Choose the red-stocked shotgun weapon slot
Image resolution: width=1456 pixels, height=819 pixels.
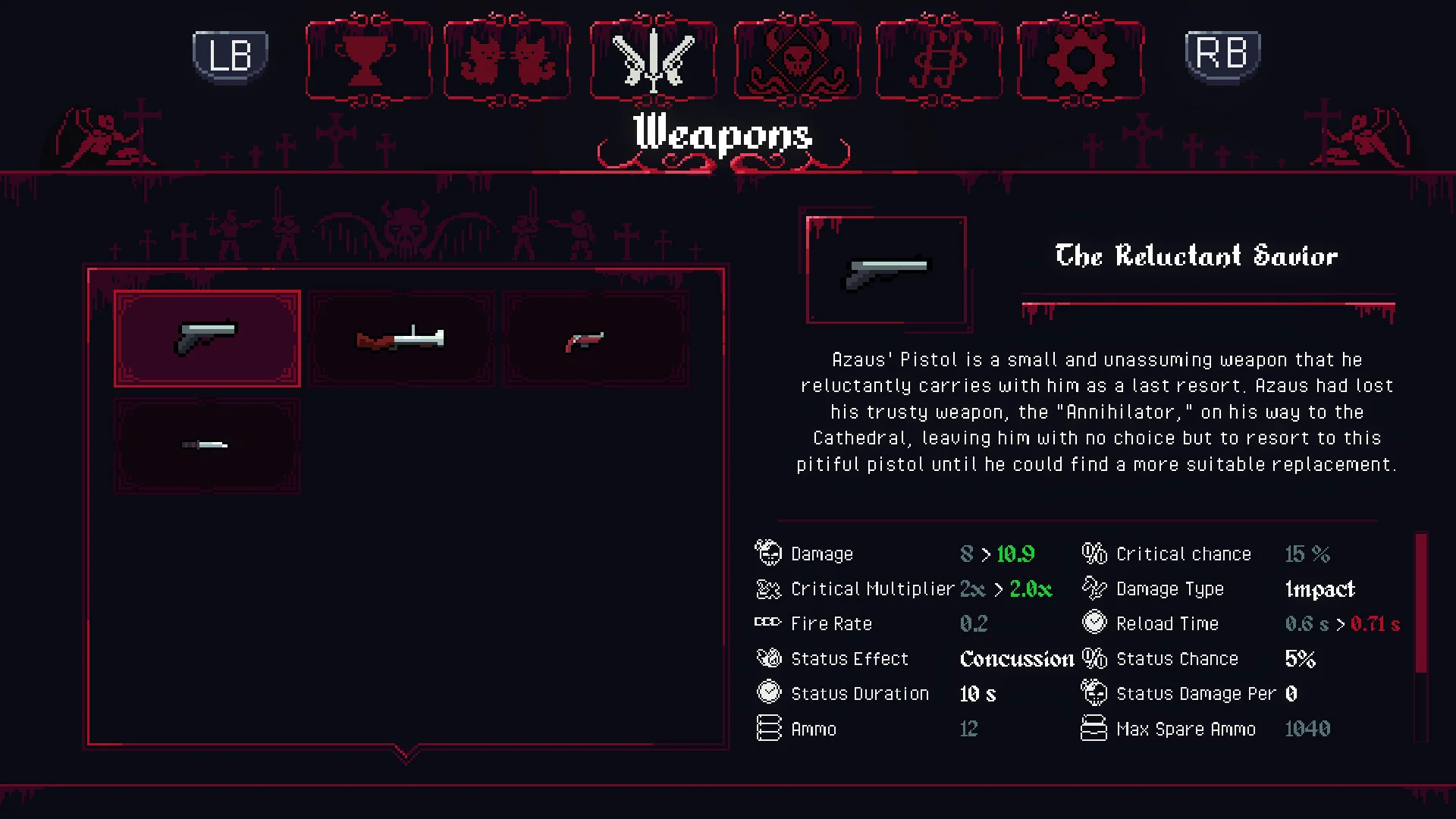coord(401,338)
